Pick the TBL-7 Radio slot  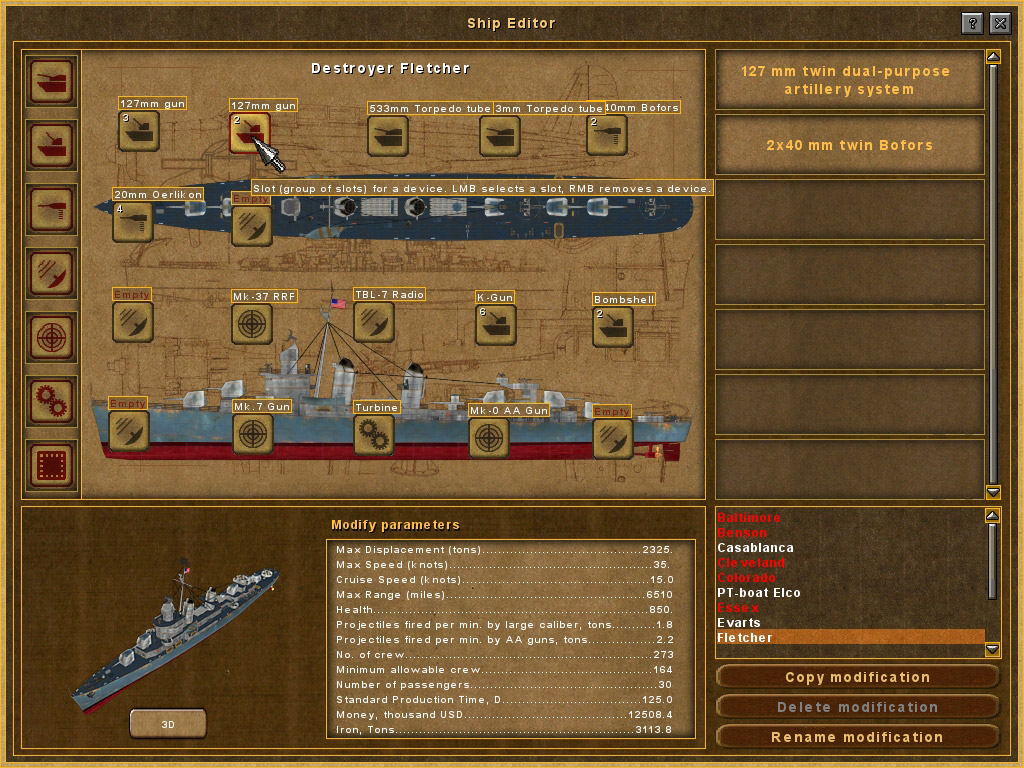point(374,322)
